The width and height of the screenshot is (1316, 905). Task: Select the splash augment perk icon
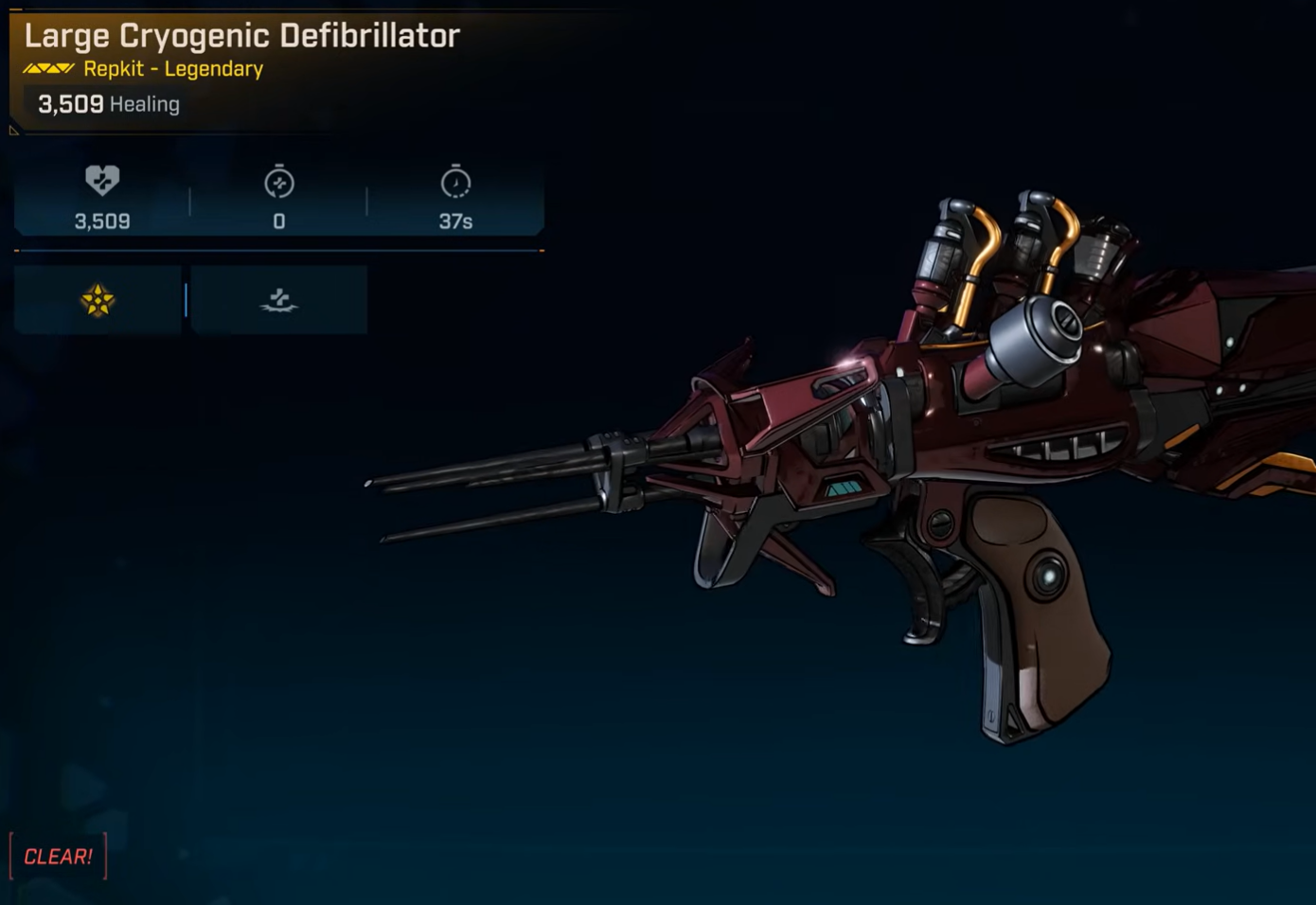(x=279, y=301)
